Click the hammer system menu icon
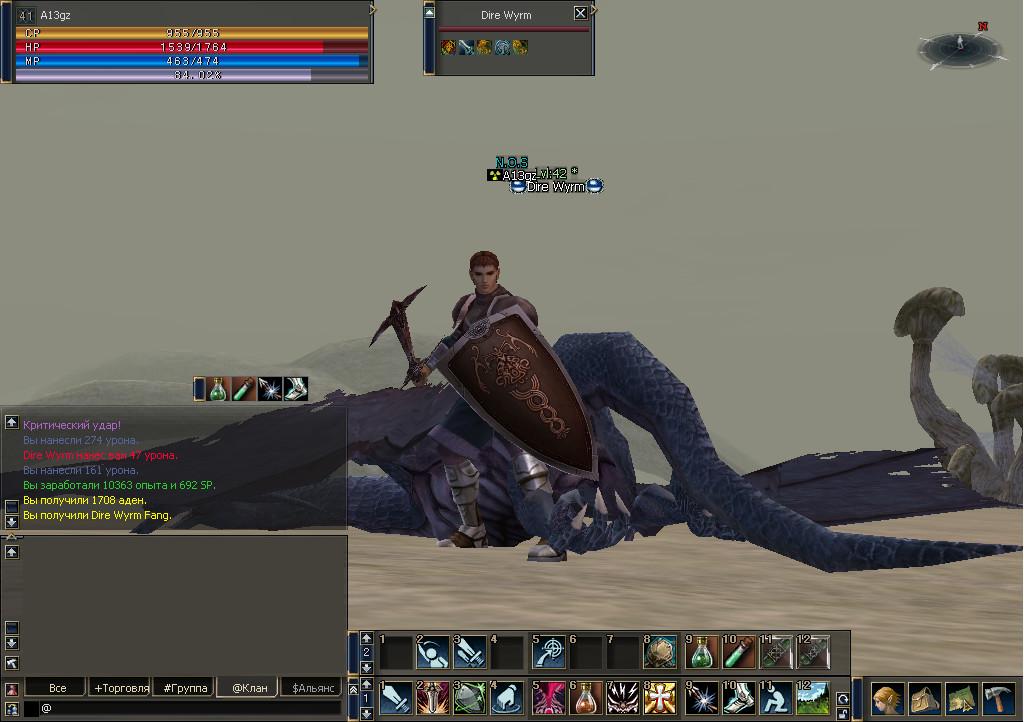This screenshot has height=722, width=1024. [999, 697]
